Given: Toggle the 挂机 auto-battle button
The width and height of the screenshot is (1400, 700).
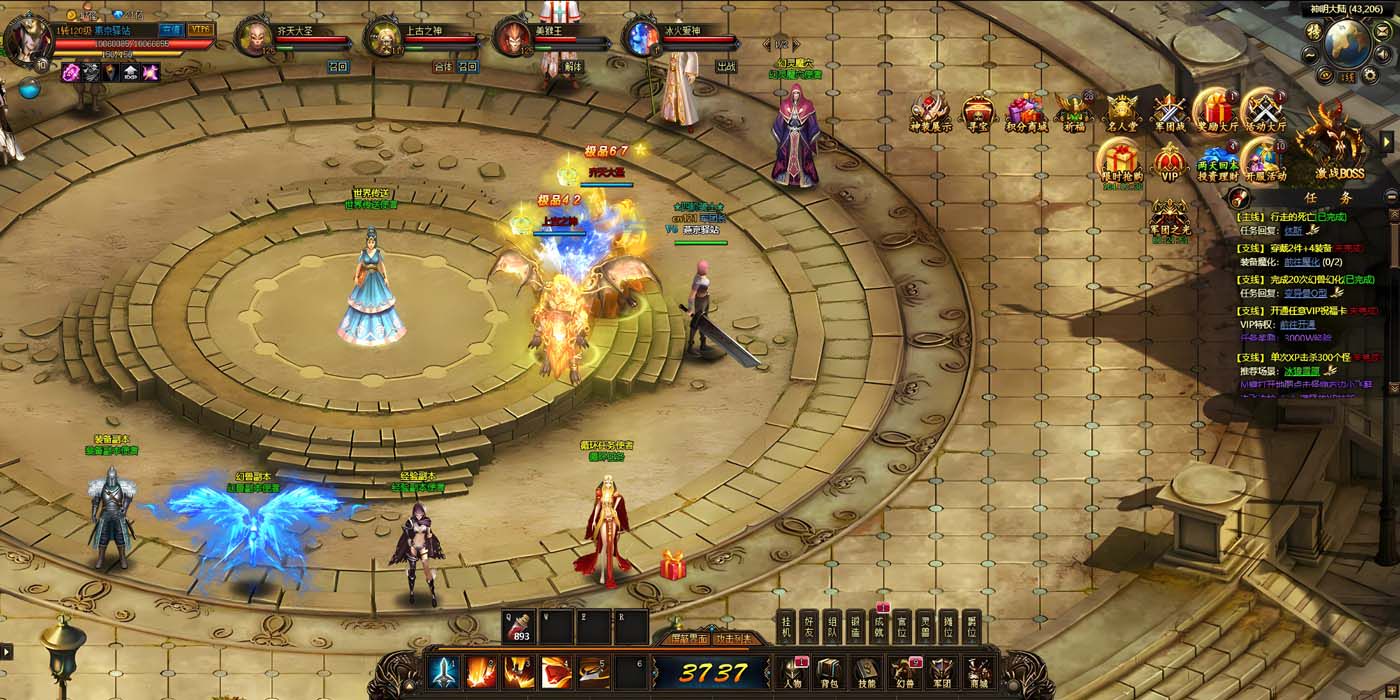Looking at the screenshot, I should (x=786, y=626).
